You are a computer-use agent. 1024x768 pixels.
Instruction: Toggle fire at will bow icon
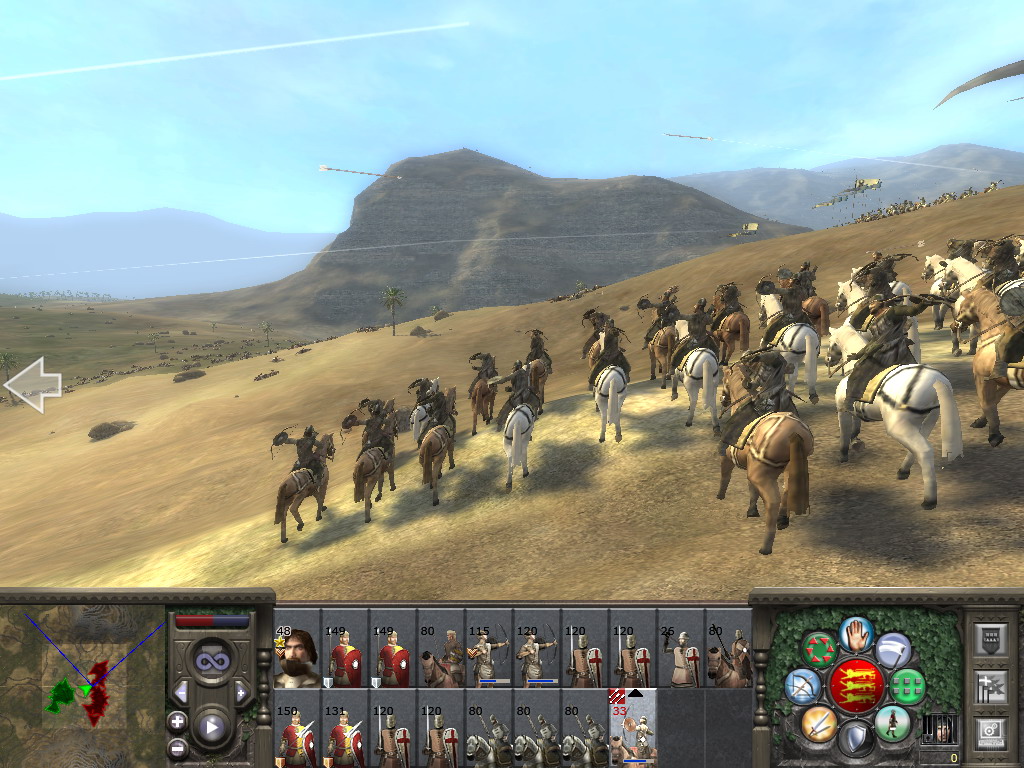[803, 686]
